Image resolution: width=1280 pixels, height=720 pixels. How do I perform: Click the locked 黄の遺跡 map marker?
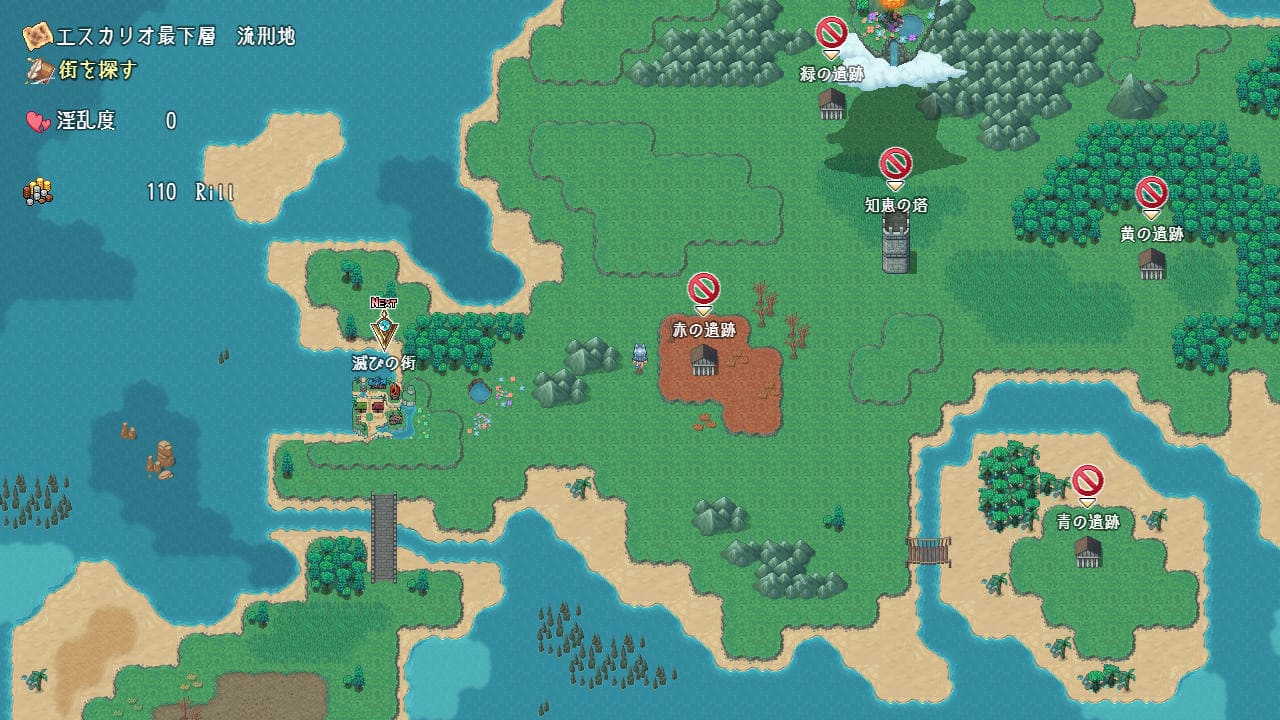1152,193
